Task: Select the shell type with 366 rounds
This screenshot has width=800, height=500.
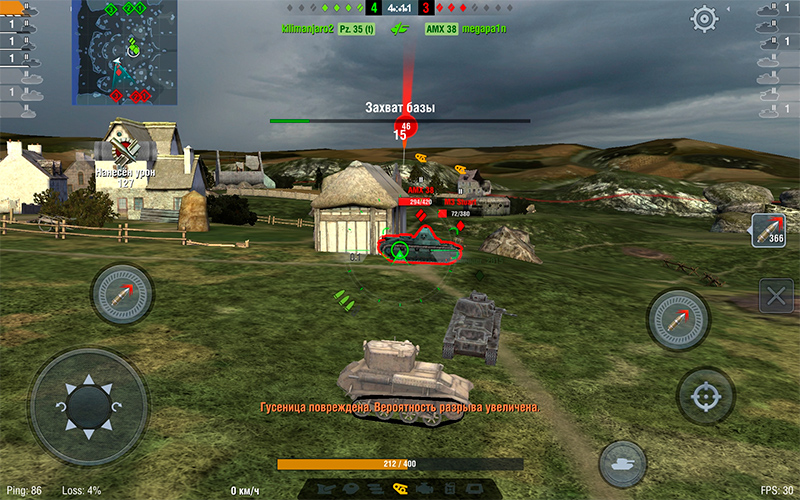Action: pyautogui.click(x=768, y=230)
